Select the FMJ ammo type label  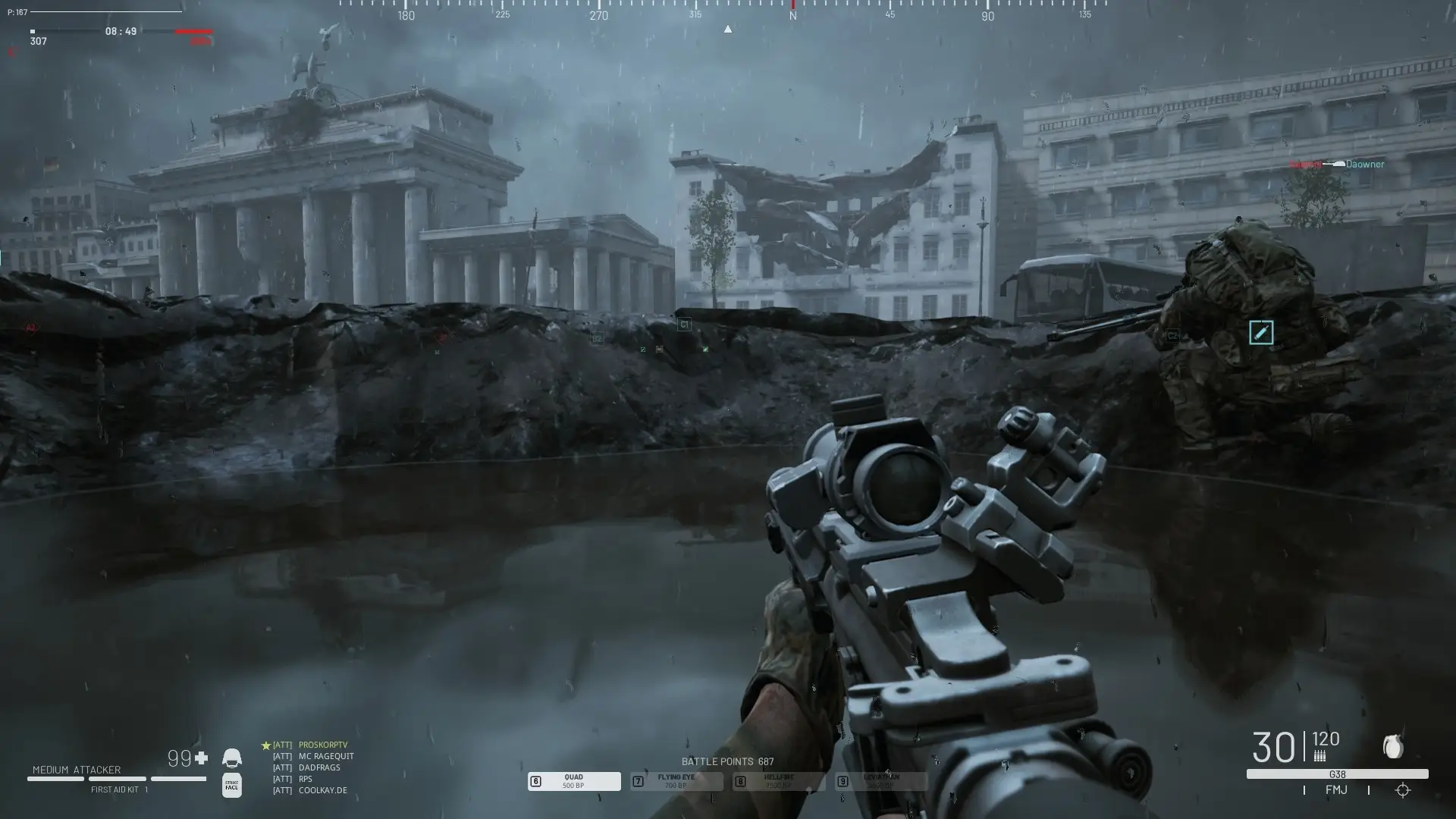pyautogui.click(x=1336, y=790)
